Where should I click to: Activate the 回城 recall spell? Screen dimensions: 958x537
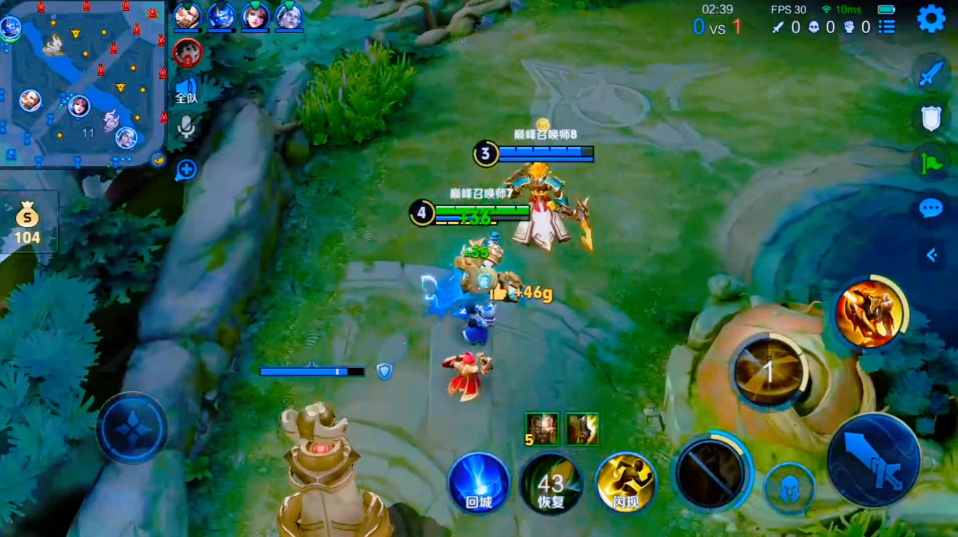[x=479, y=482]
